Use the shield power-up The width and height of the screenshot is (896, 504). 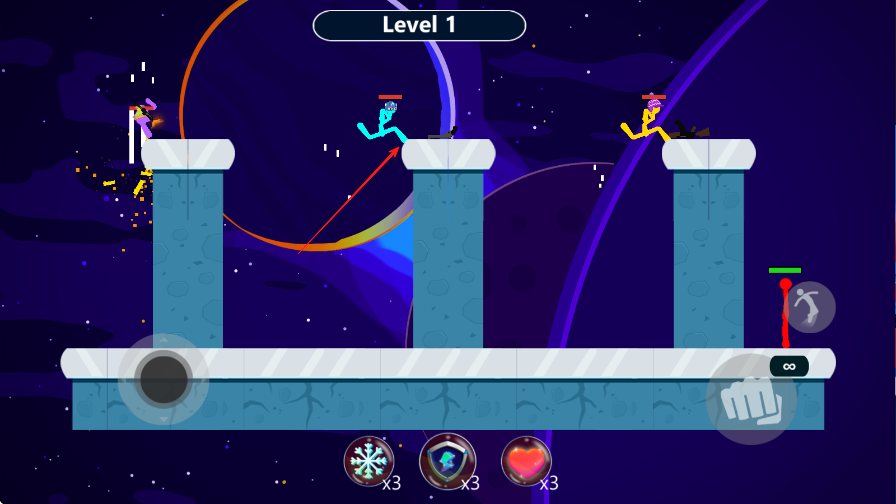(447, 461)
